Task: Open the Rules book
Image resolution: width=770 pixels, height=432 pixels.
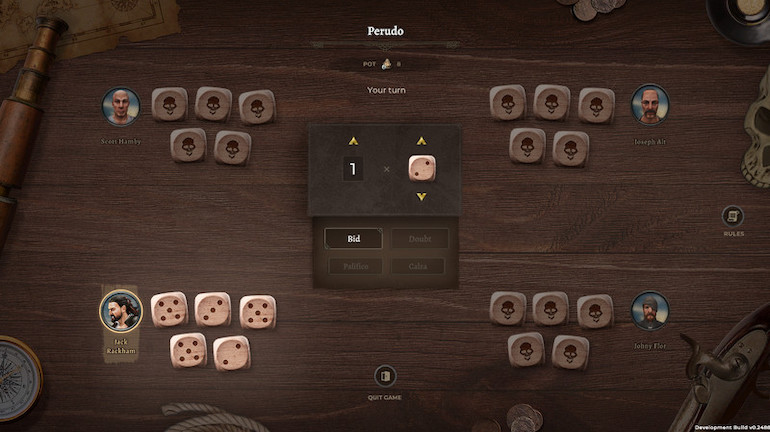Action: (x=733, y=216)
